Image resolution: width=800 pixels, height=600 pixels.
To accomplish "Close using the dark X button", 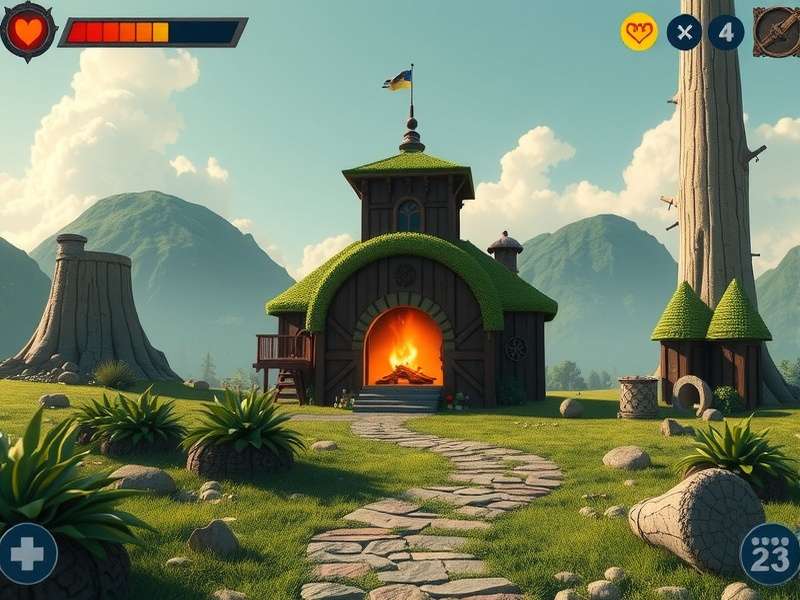I will click(684, 32).
